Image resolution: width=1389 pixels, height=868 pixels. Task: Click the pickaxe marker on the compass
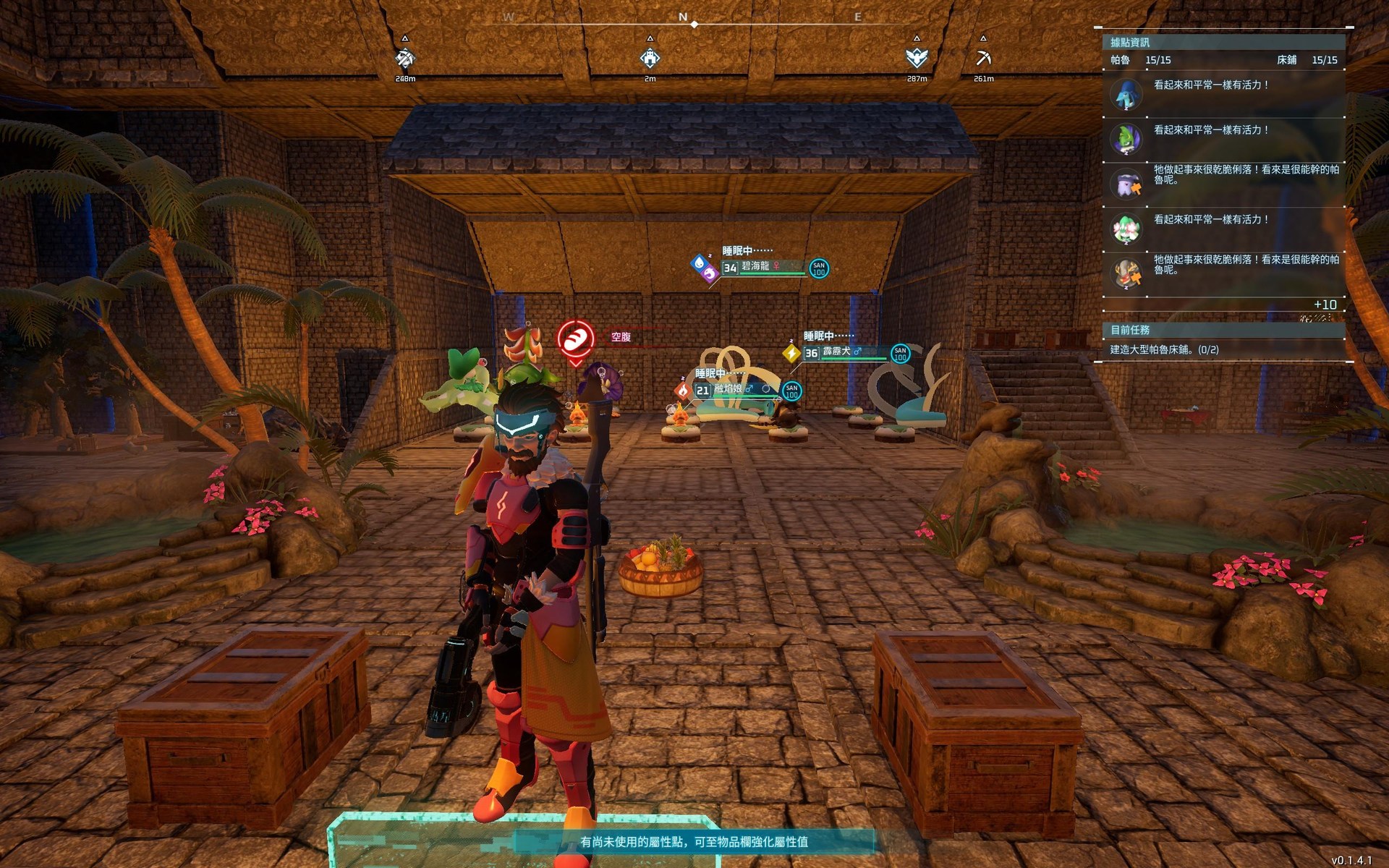click(x=983, y=58)
